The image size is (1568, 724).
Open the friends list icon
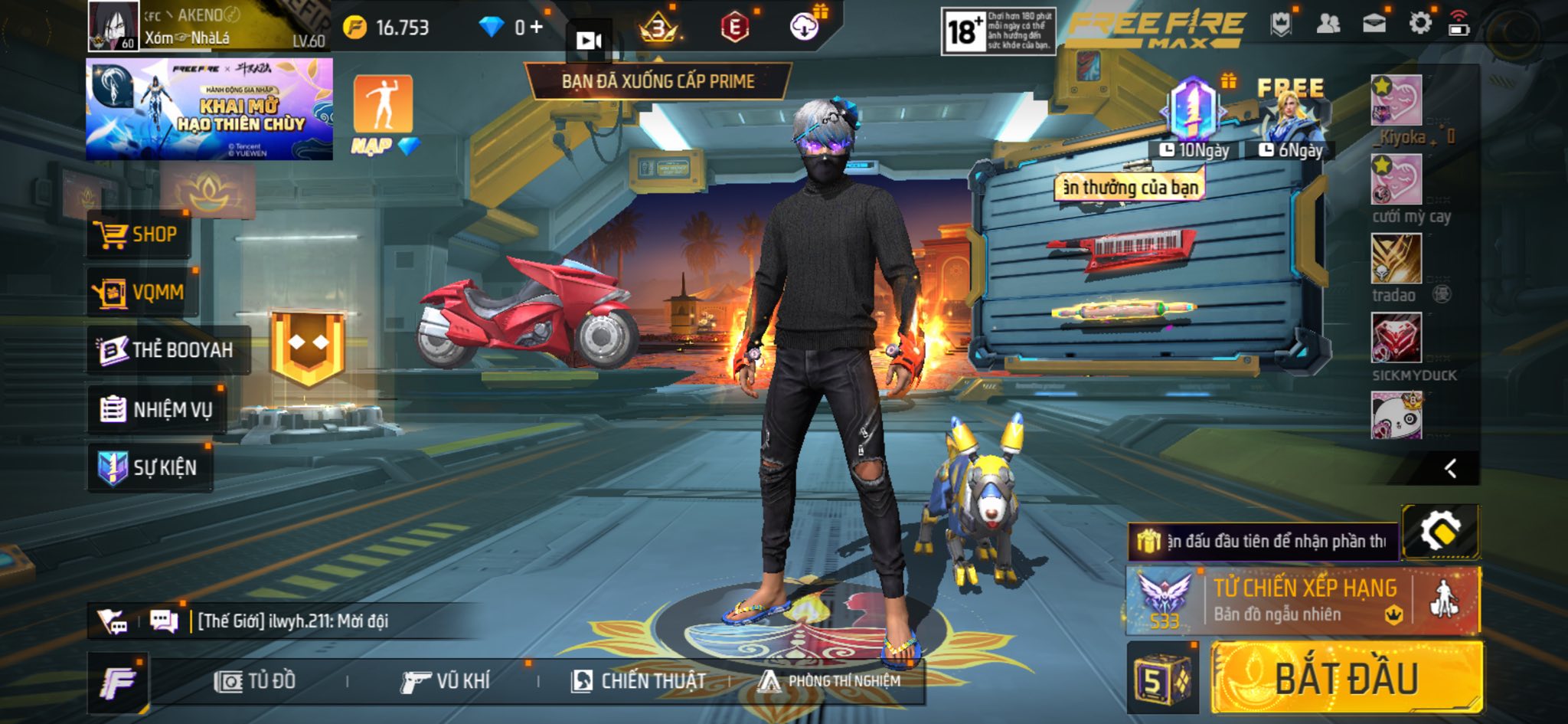pyautogui.click(x=1328, y=24)
